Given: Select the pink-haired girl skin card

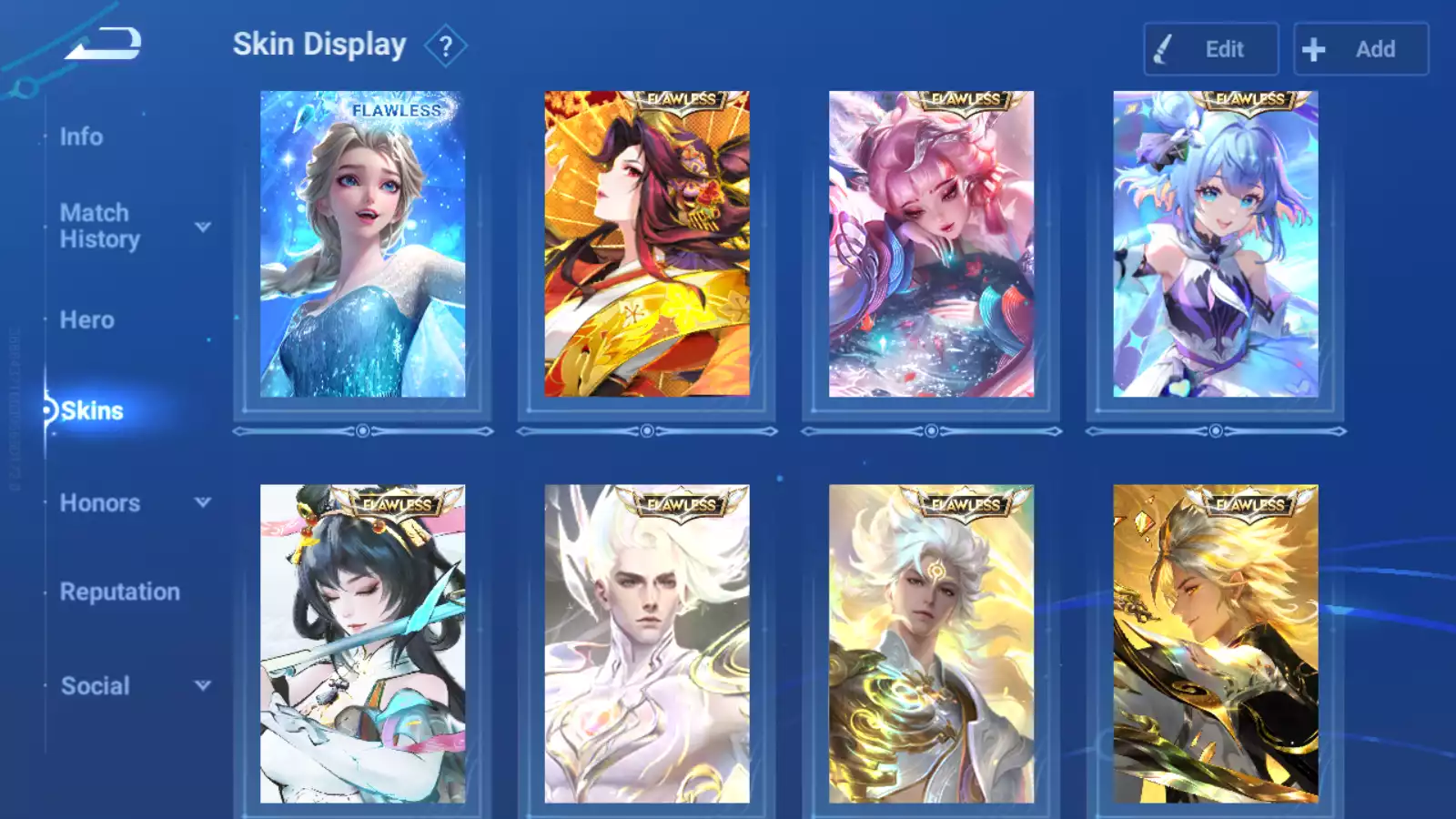Looking at the screenshot, I should coord(931,244).
